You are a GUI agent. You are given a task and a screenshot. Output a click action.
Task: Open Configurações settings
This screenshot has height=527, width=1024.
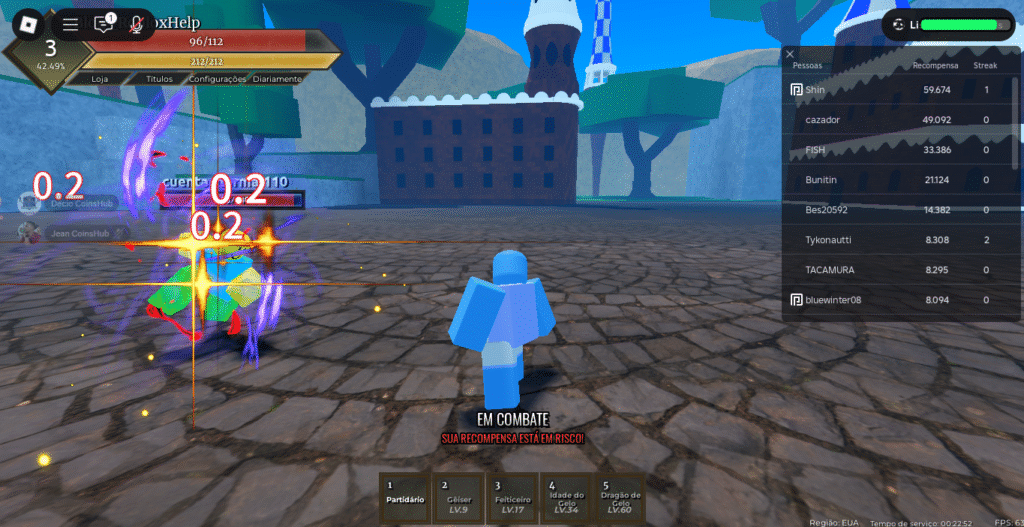coord(217,78)
